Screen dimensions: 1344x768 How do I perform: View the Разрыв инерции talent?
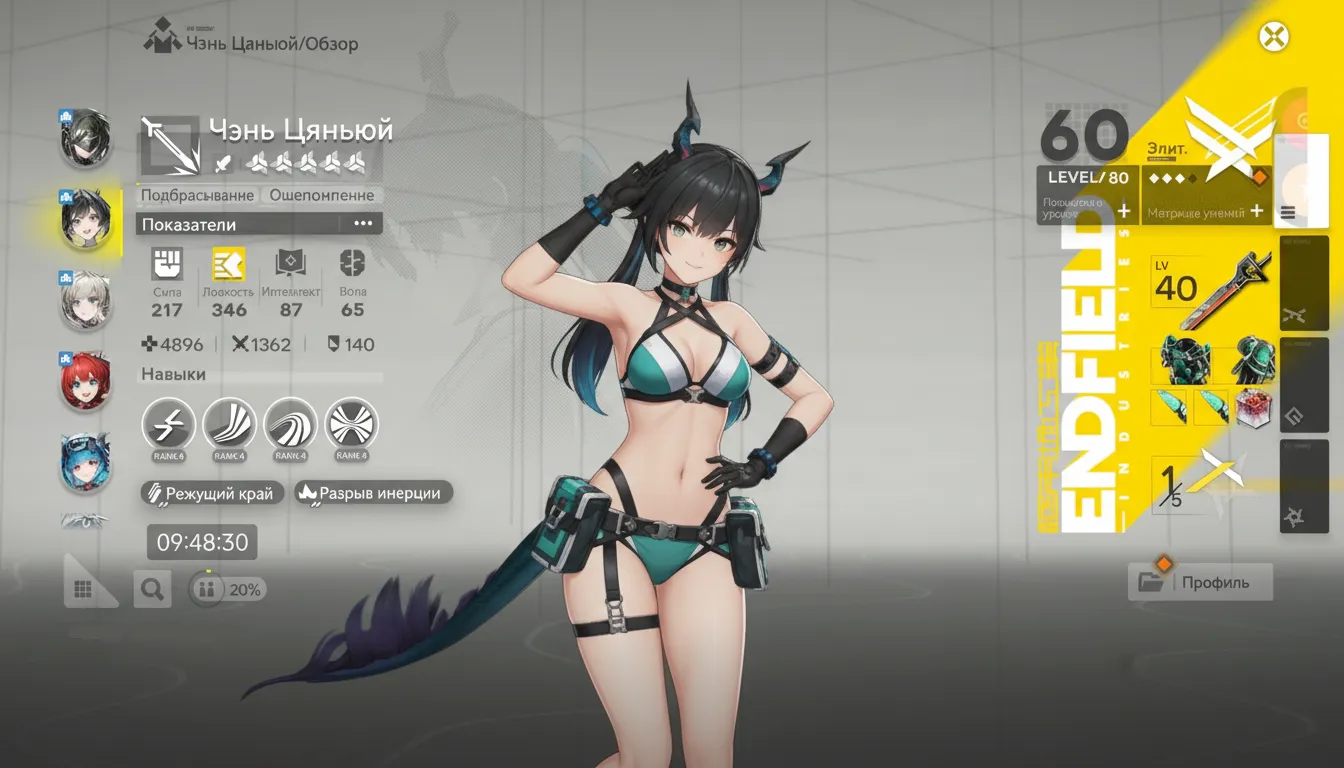[x=374, y=493]
